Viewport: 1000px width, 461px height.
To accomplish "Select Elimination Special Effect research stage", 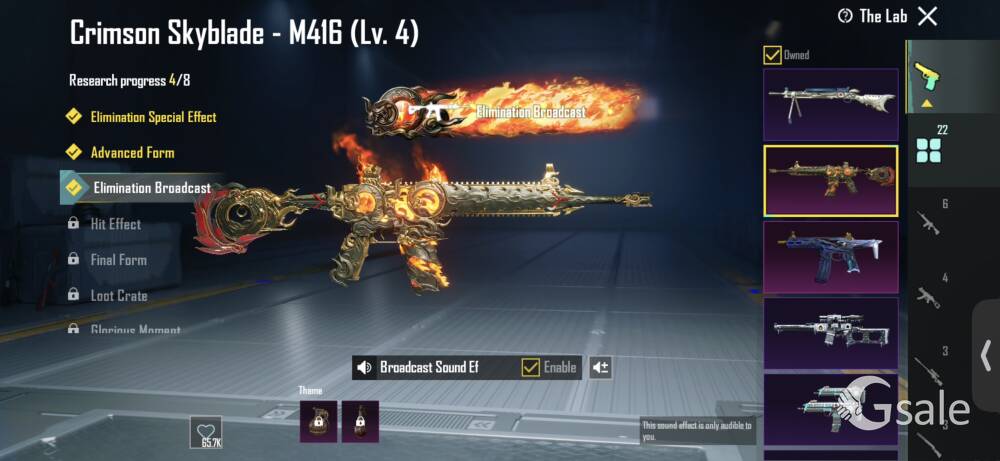I will (x=153, y=117).
